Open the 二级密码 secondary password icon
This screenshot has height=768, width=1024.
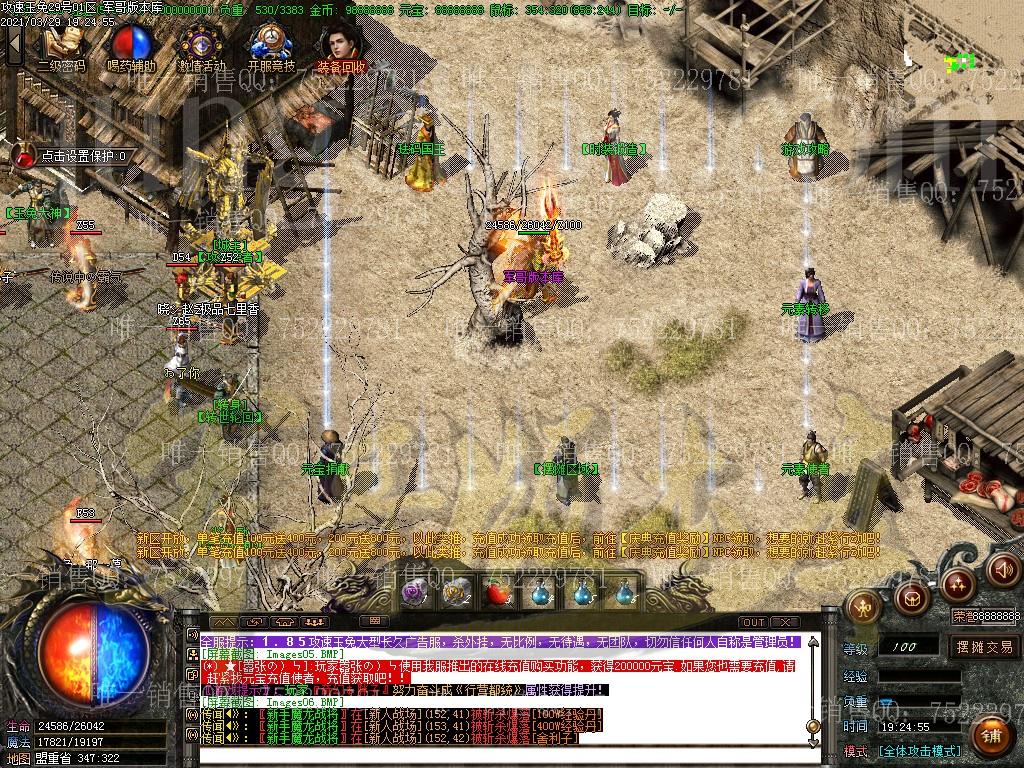click(61, 44)
